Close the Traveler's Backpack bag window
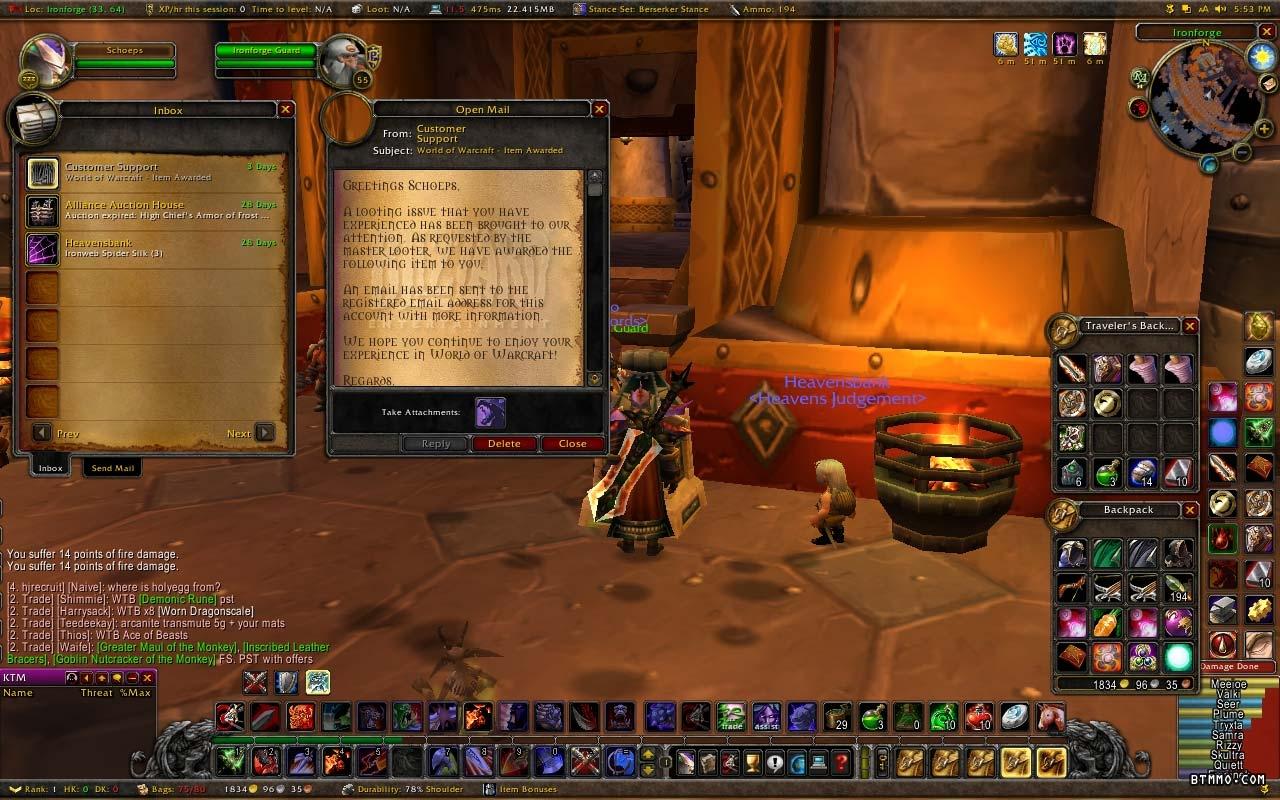1280x800 pixels. pyautogui.click(x=1190, y=326)
